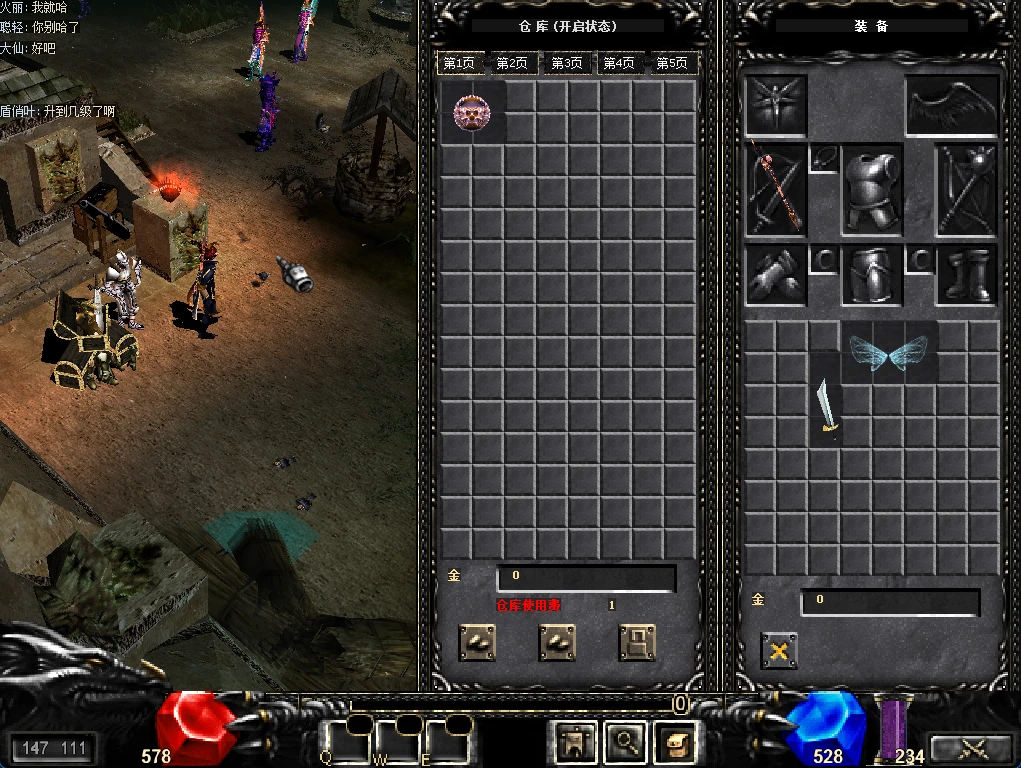The width and height of the screenshot is (1021, 768).
Task: Click the warehouse padlock button
Action: (x=637, y=642)
